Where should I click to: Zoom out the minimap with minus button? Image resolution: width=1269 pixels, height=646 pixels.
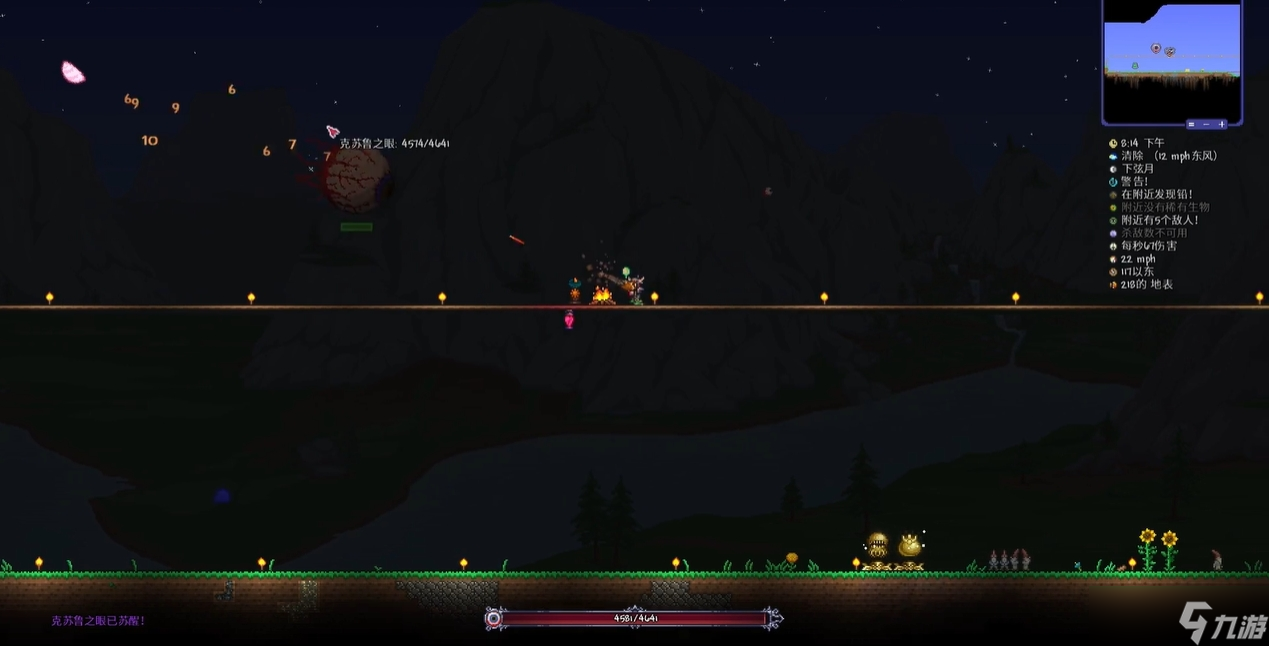pyautogui.click(x=1206, y=124)
